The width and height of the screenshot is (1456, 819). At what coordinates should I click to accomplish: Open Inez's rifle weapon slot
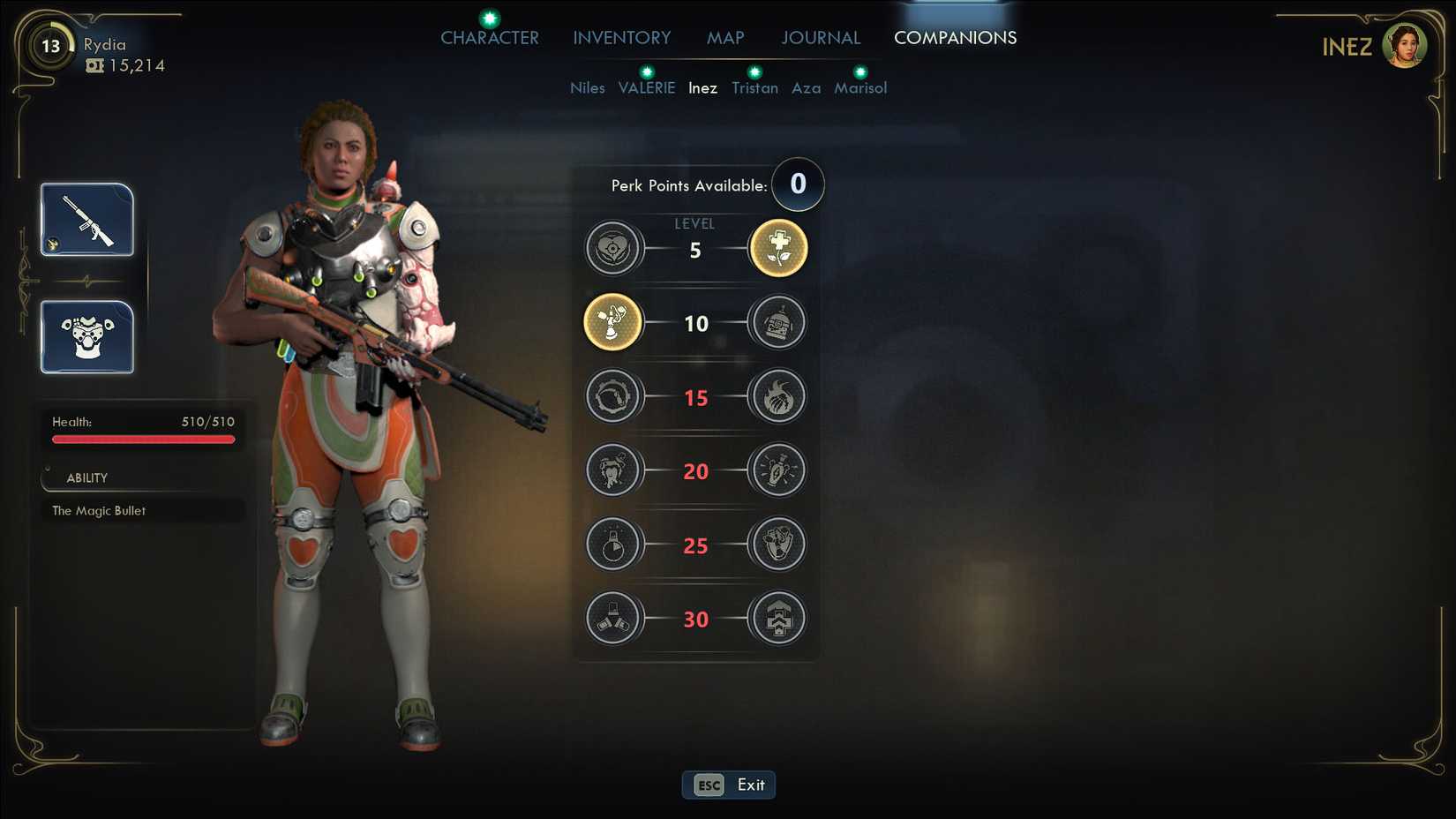click(x=87, y=220)
